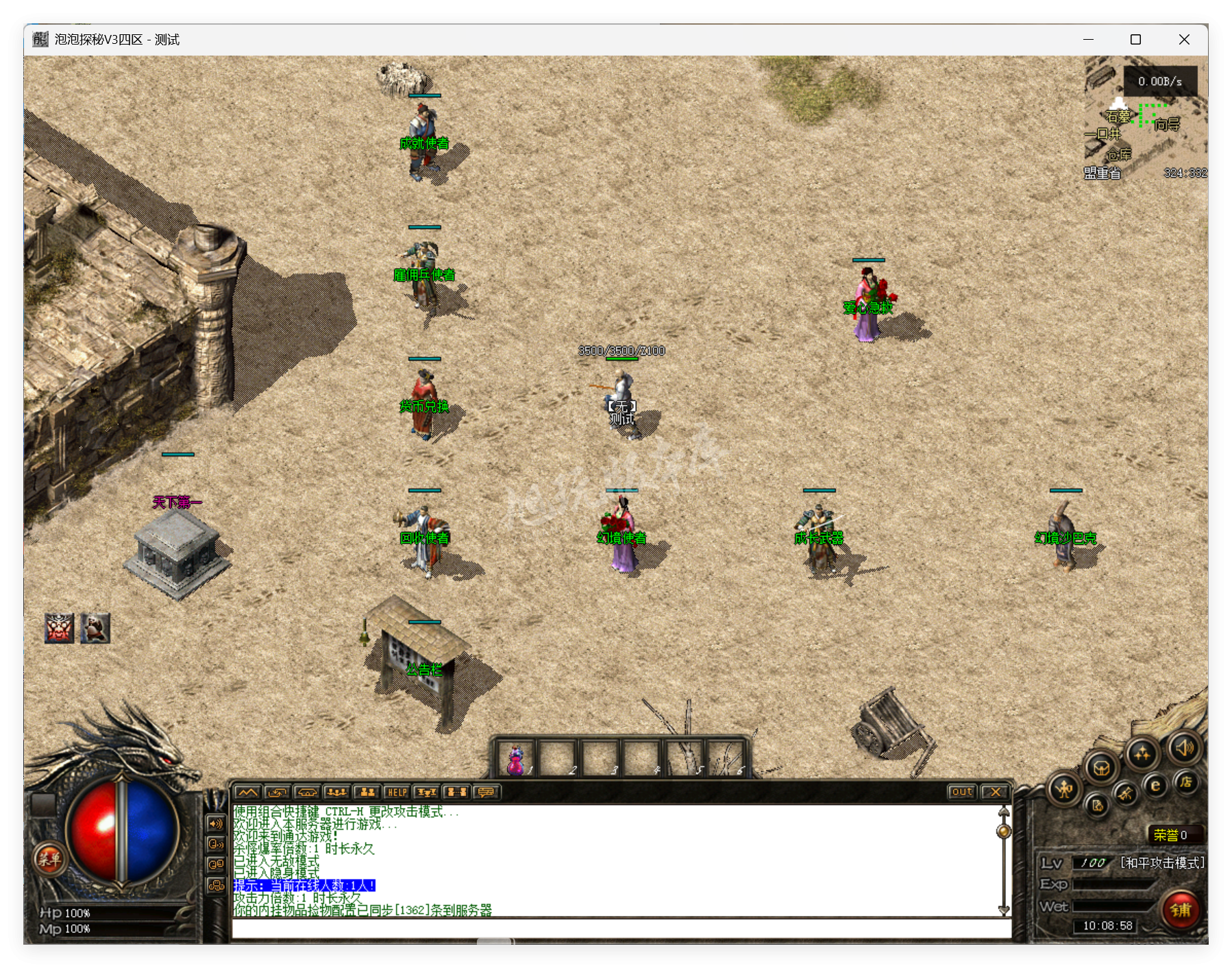Click the kung fu panda icon

pos(95,628)
